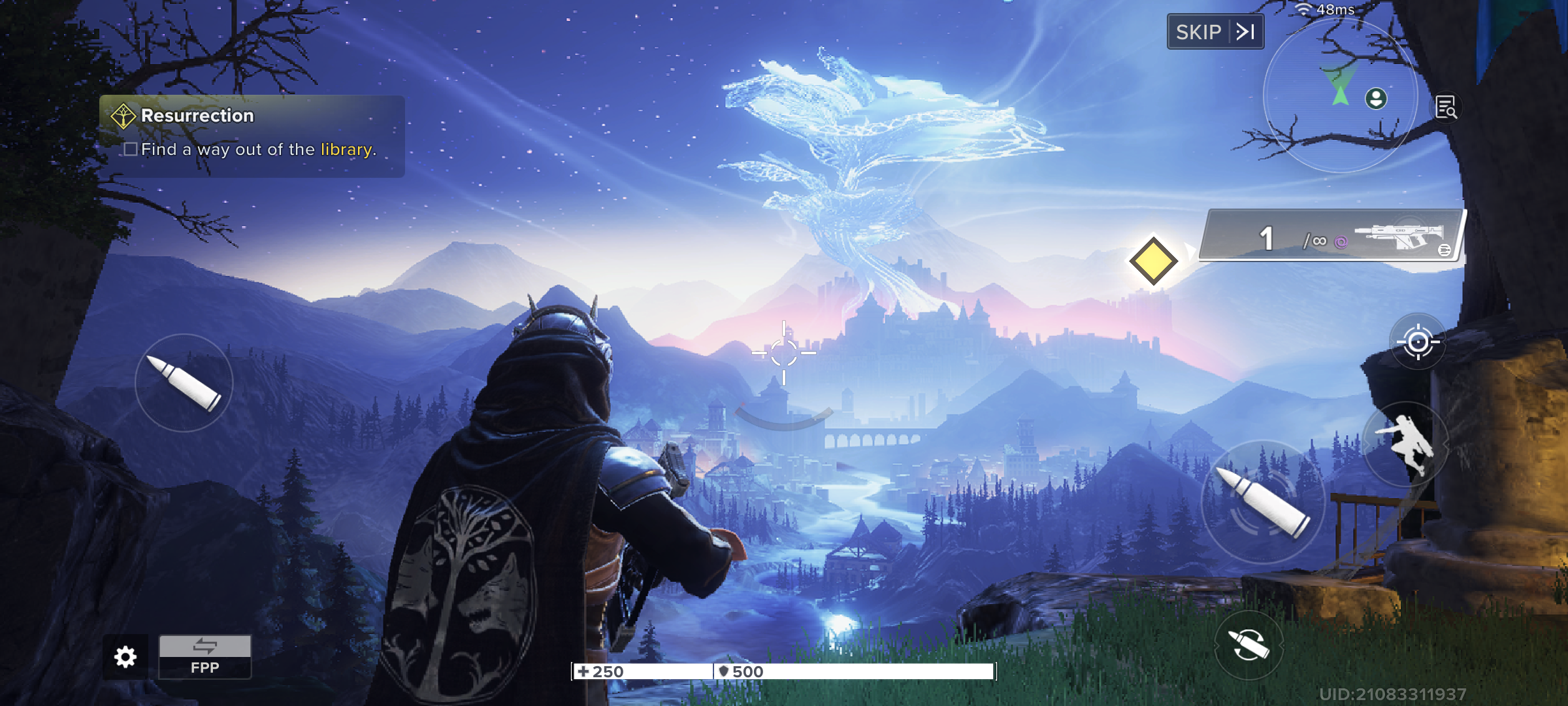Click the yellow 'library' link in the objective
This screenshot has height=706, width=1568.
tap(346, 150)
